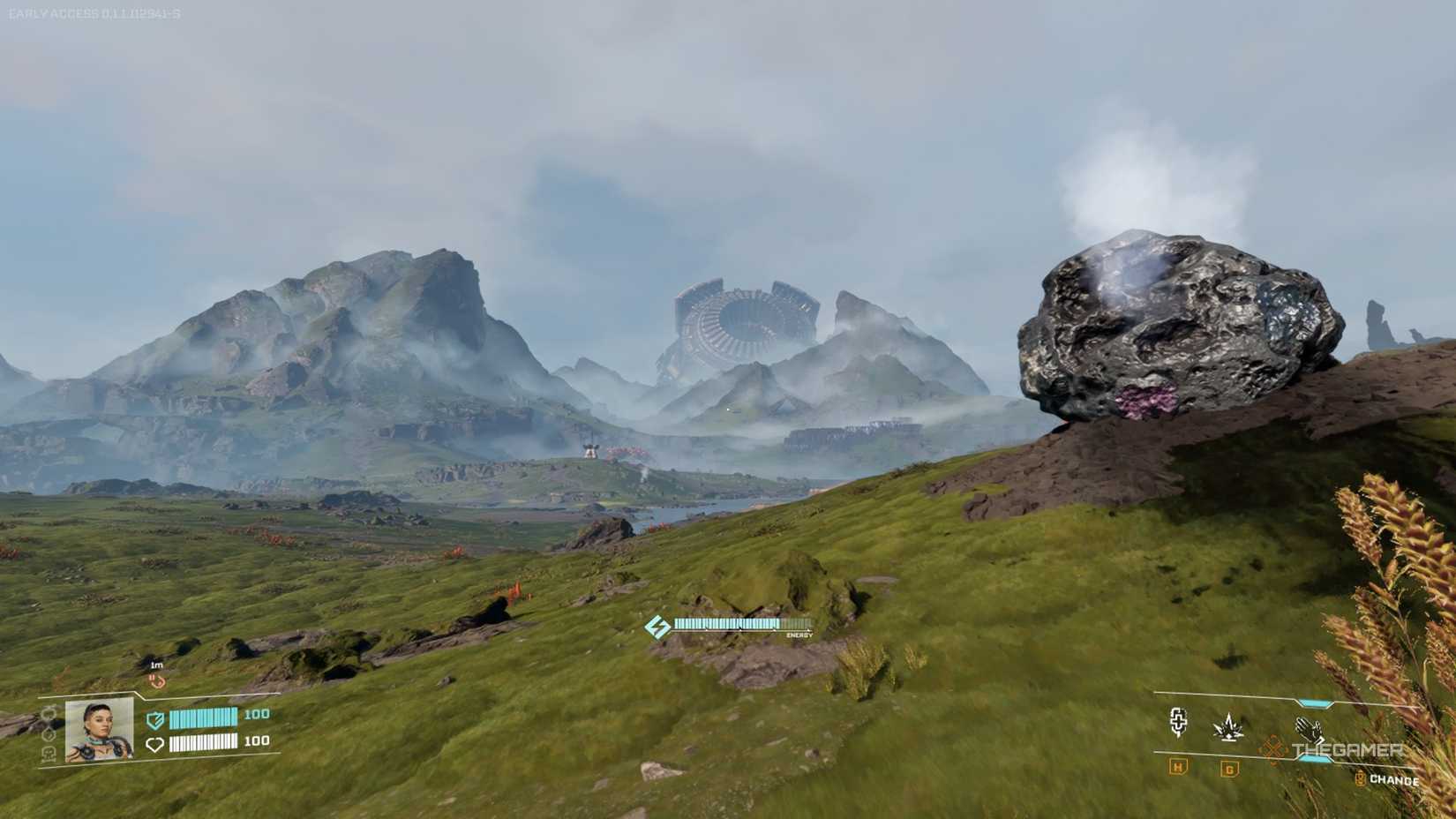The image size is (1456, 819).
Task: Open the H keybind badge options
Action: (1178, 768)
